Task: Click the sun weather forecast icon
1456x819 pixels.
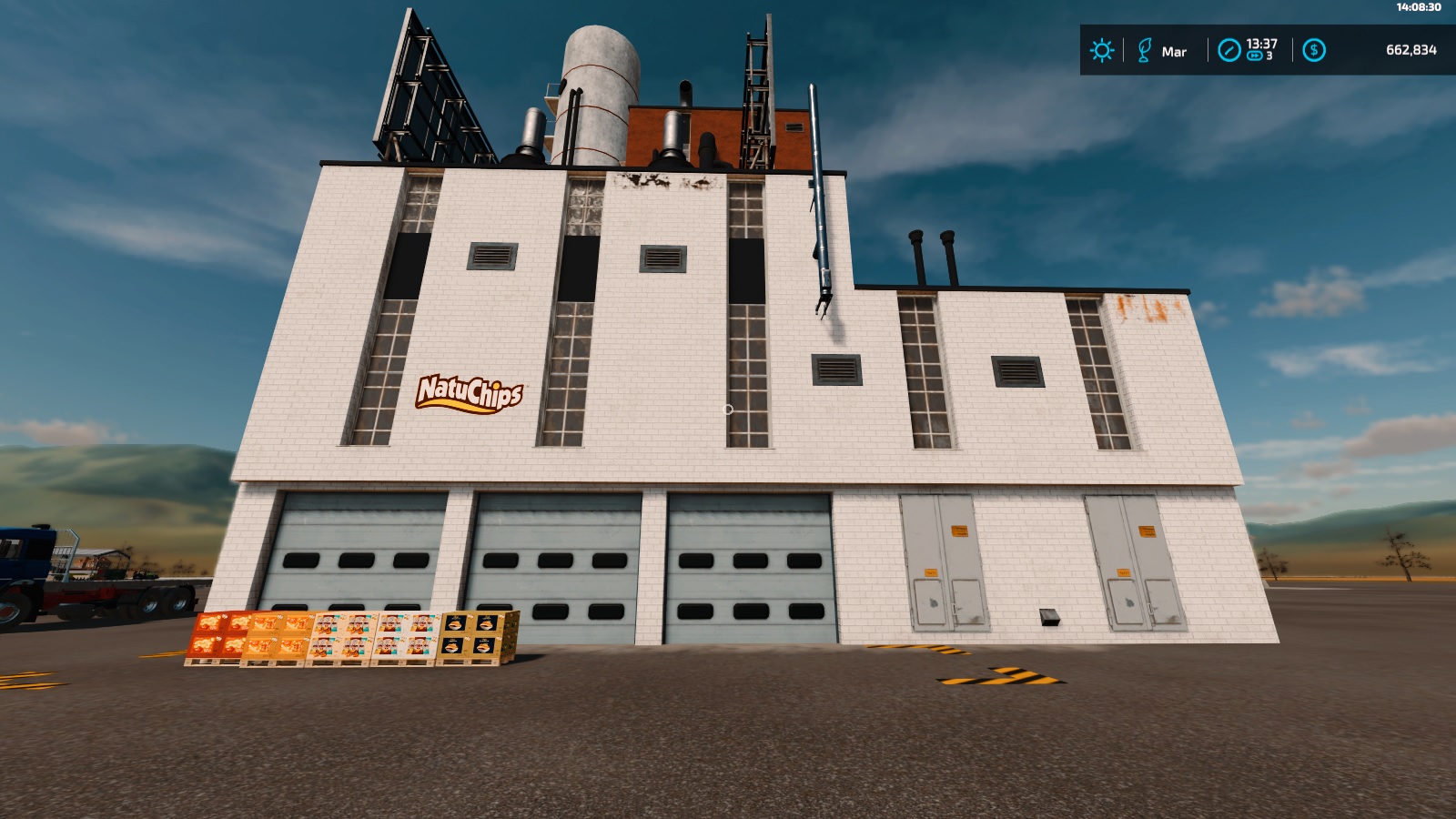Action: [1102, 50]
